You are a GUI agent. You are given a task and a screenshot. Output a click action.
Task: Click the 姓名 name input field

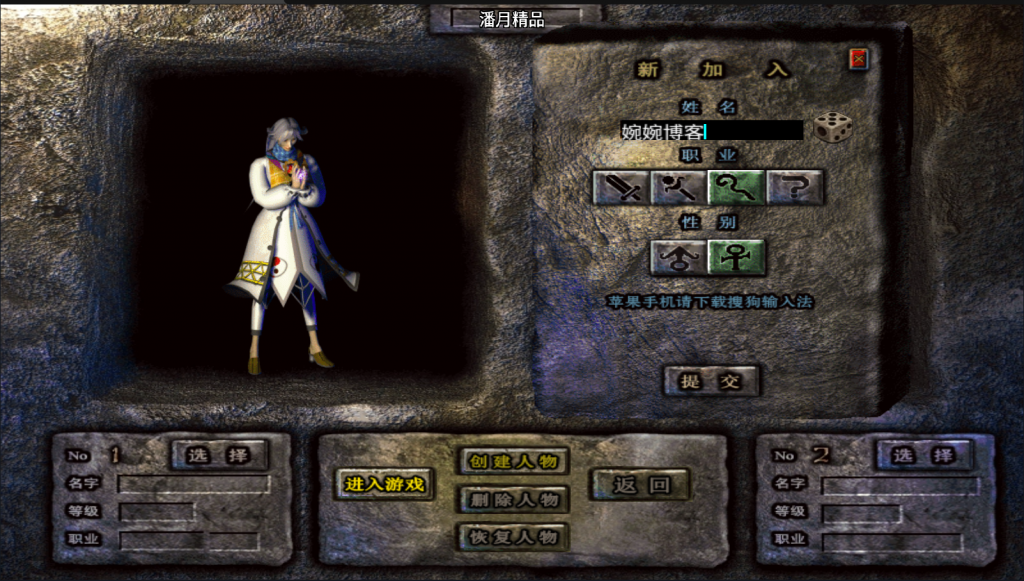(x=711, y=131)
